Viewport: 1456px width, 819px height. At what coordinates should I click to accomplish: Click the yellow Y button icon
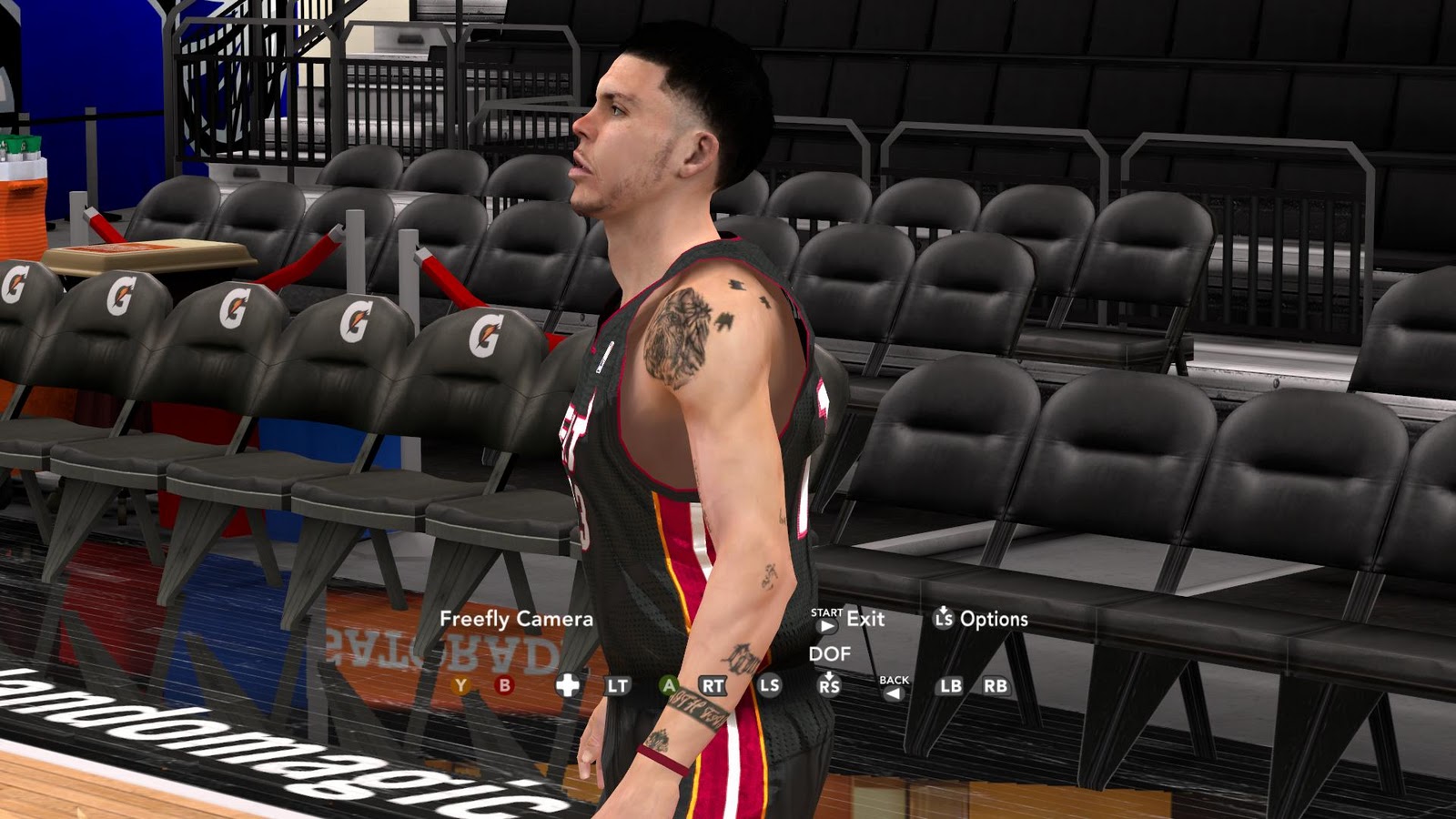coord(460,684)
